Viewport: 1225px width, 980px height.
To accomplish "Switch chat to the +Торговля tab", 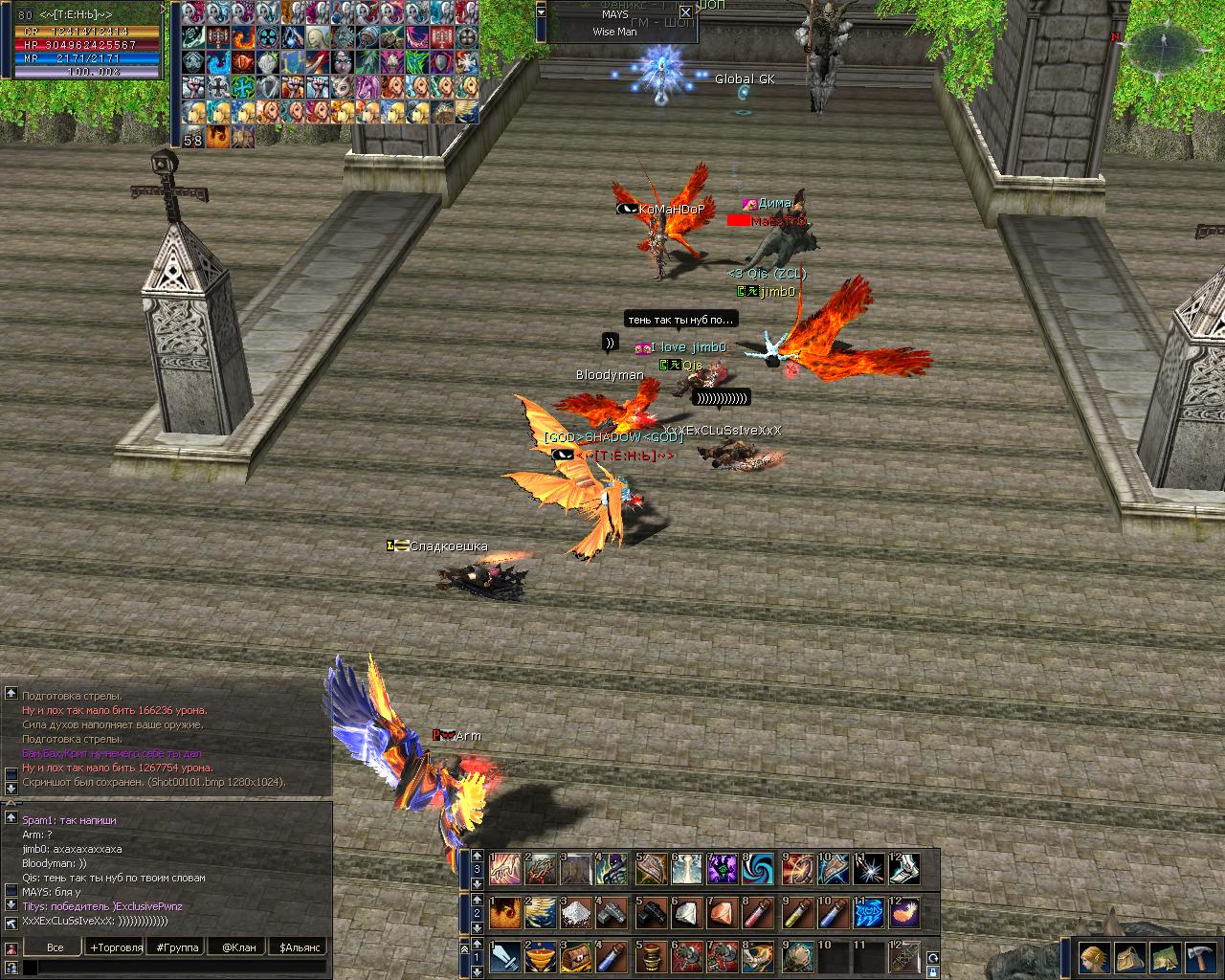I will click(116, 947).
